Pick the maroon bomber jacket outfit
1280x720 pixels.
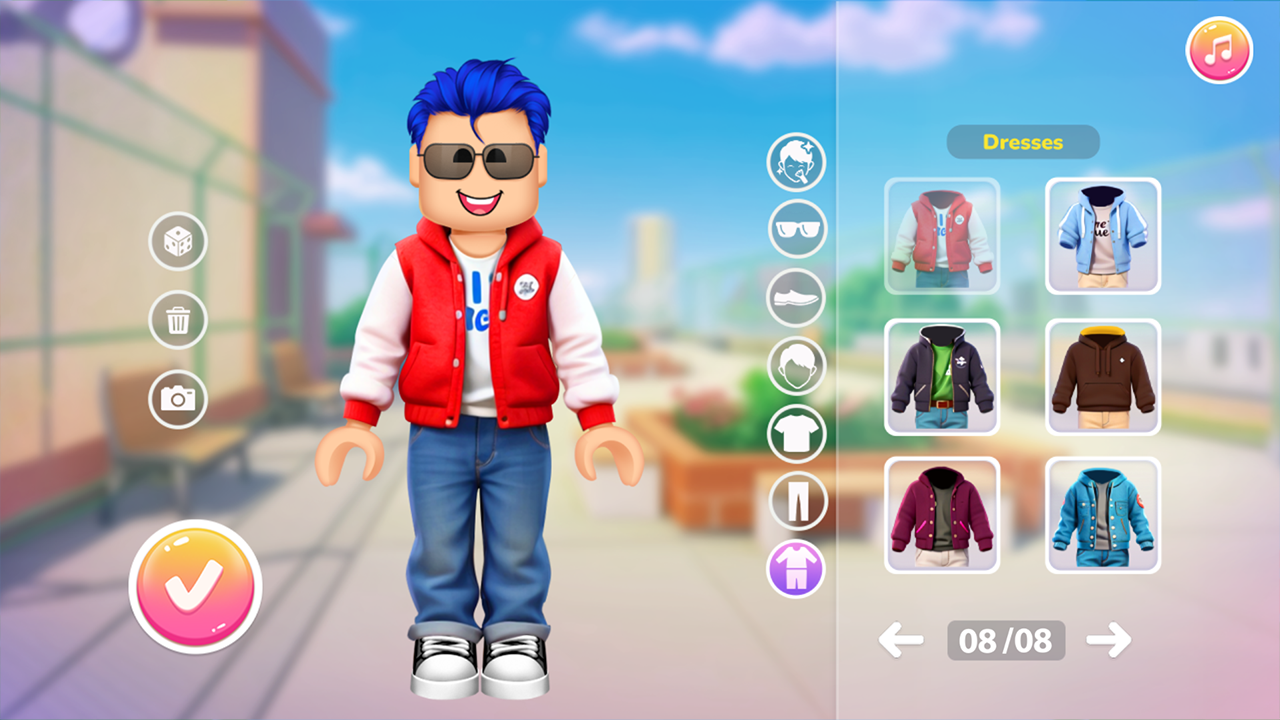point(942,515)
